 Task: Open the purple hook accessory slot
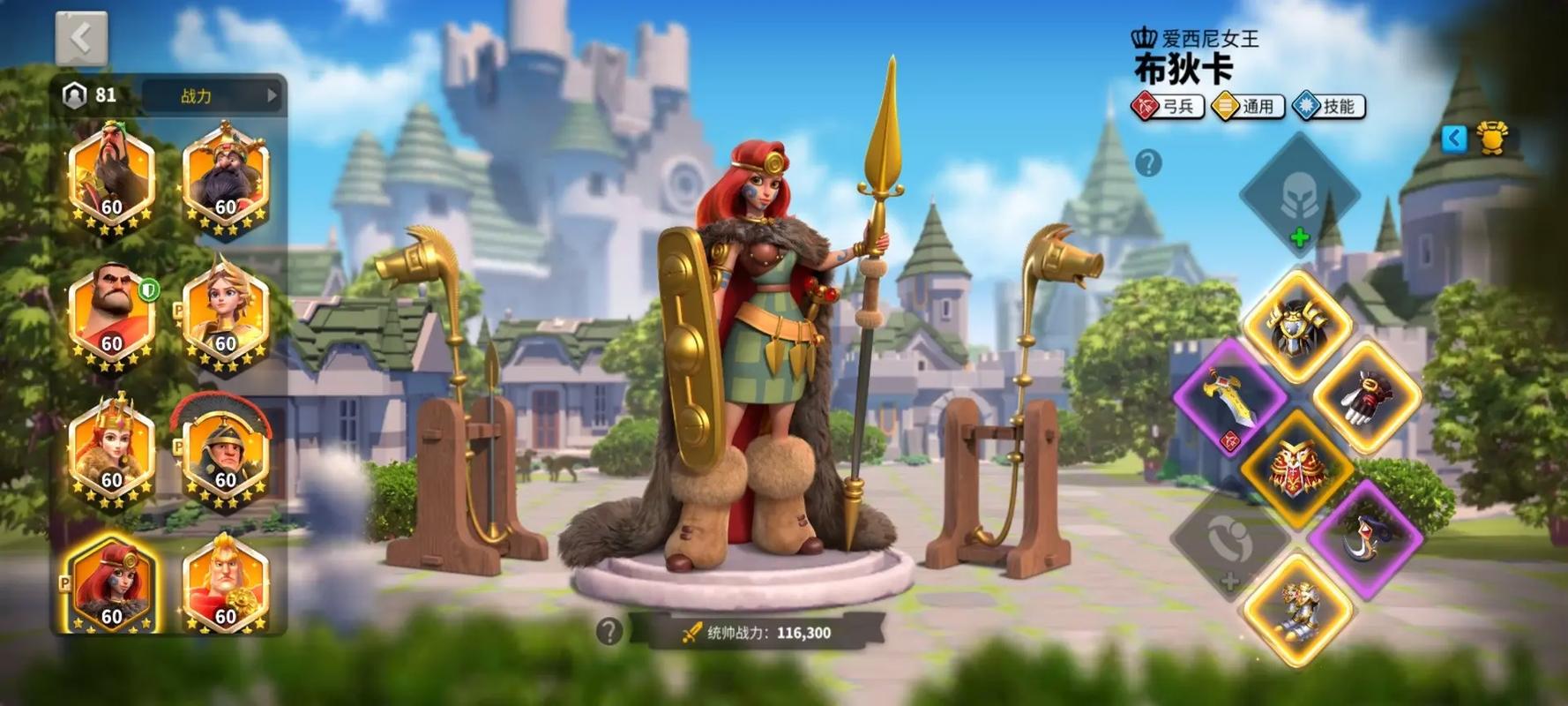pyautogui.click(x=1365, y=537)
